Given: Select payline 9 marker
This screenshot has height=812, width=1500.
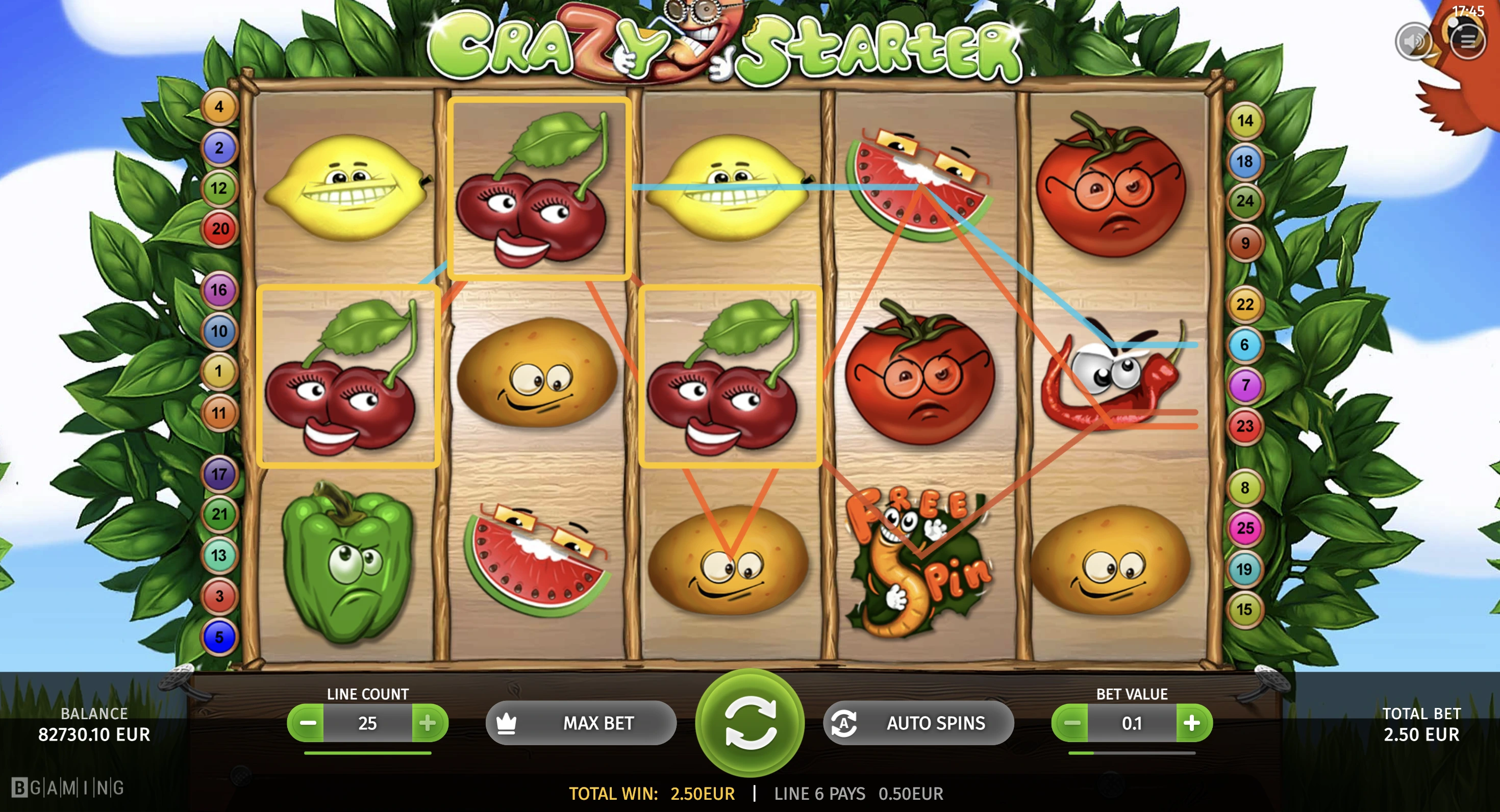Looking at the screenshot, I should (x=1245, y=243).
